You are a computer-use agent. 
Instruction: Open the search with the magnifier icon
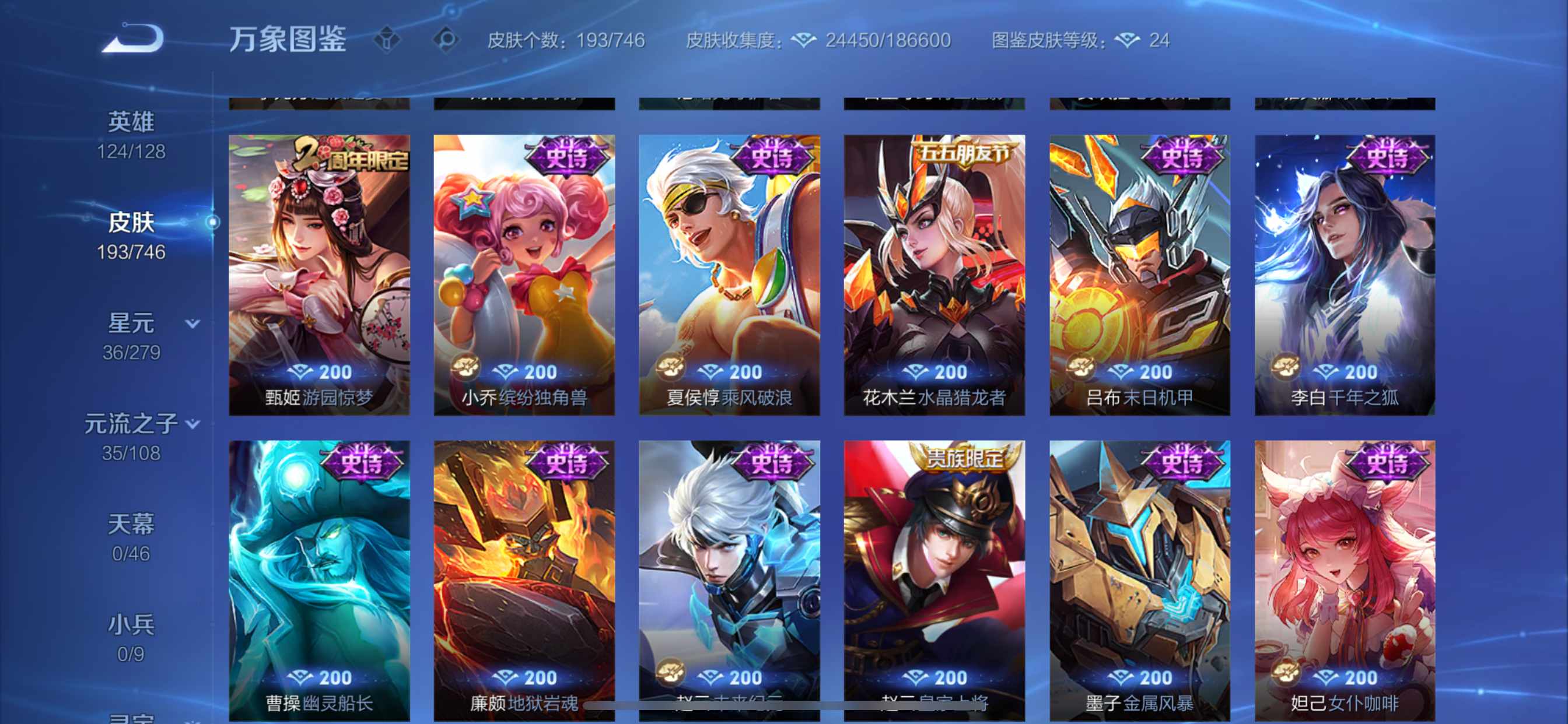[x=448, y=40]
